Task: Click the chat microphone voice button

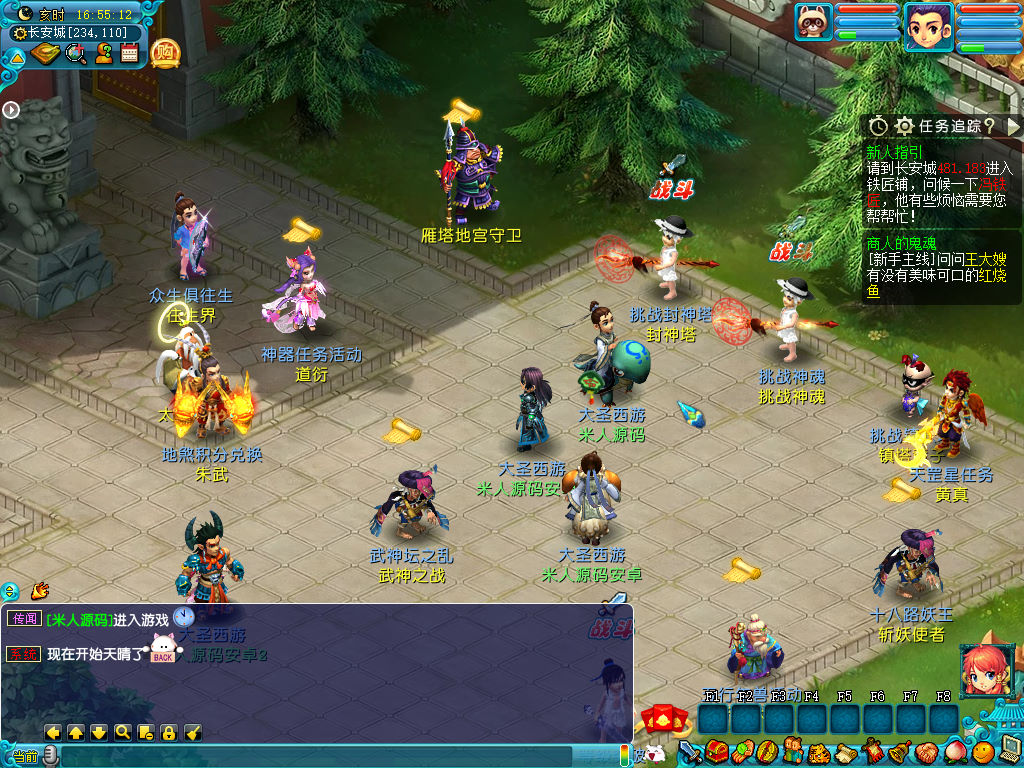Action: [x=49, y=756]
